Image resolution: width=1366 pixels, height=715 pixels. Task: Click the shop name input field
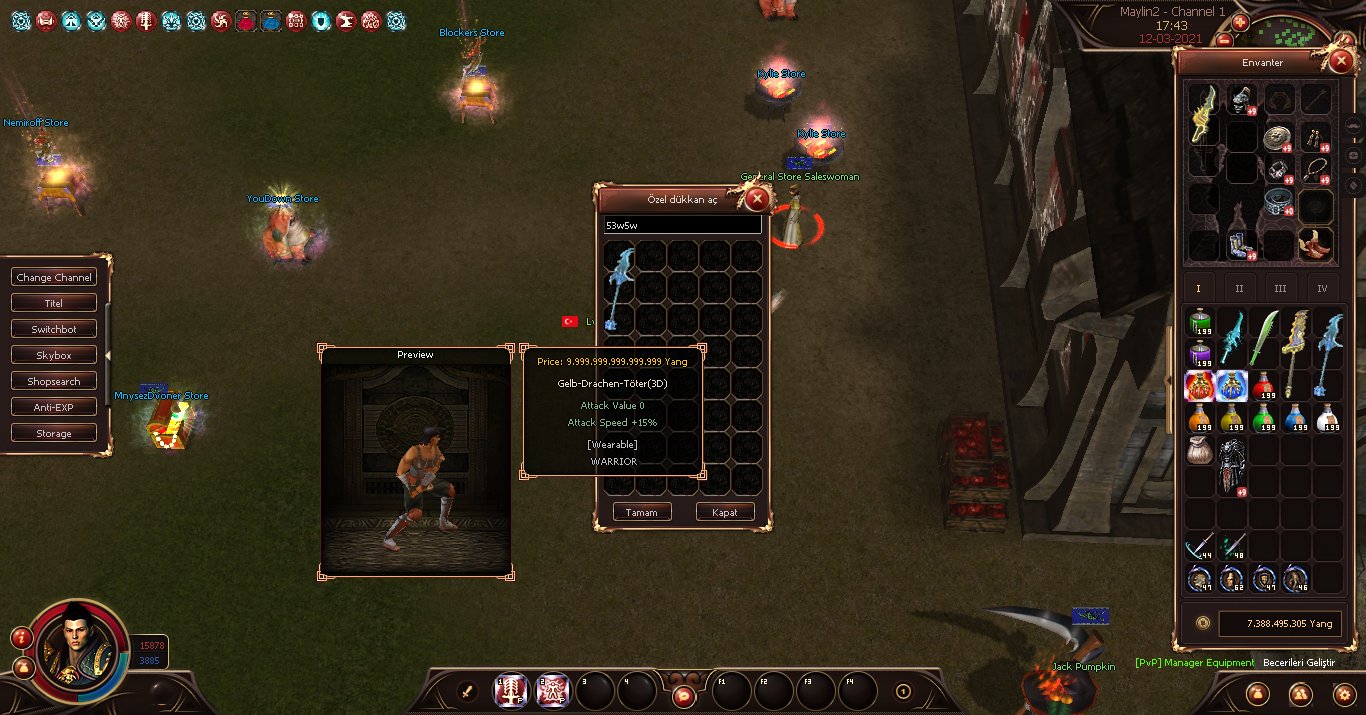pyautogui.click(x=682, y=226)
